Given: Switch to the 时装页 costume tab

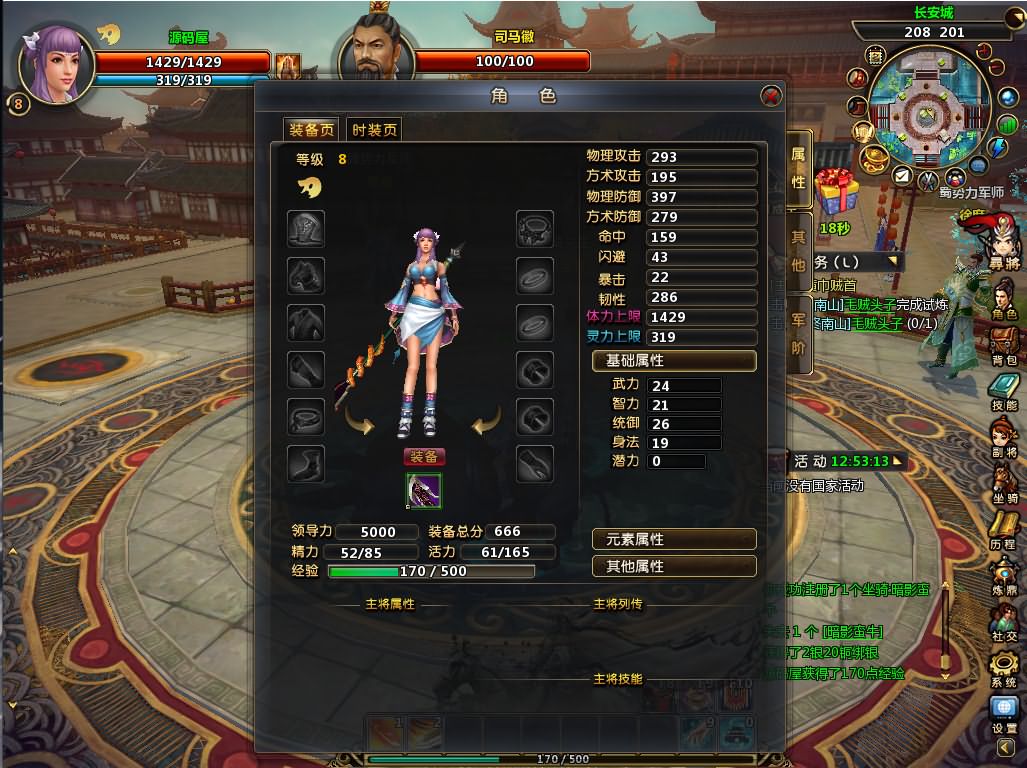Looking at the screenshot, I should (x=374, y=130).
